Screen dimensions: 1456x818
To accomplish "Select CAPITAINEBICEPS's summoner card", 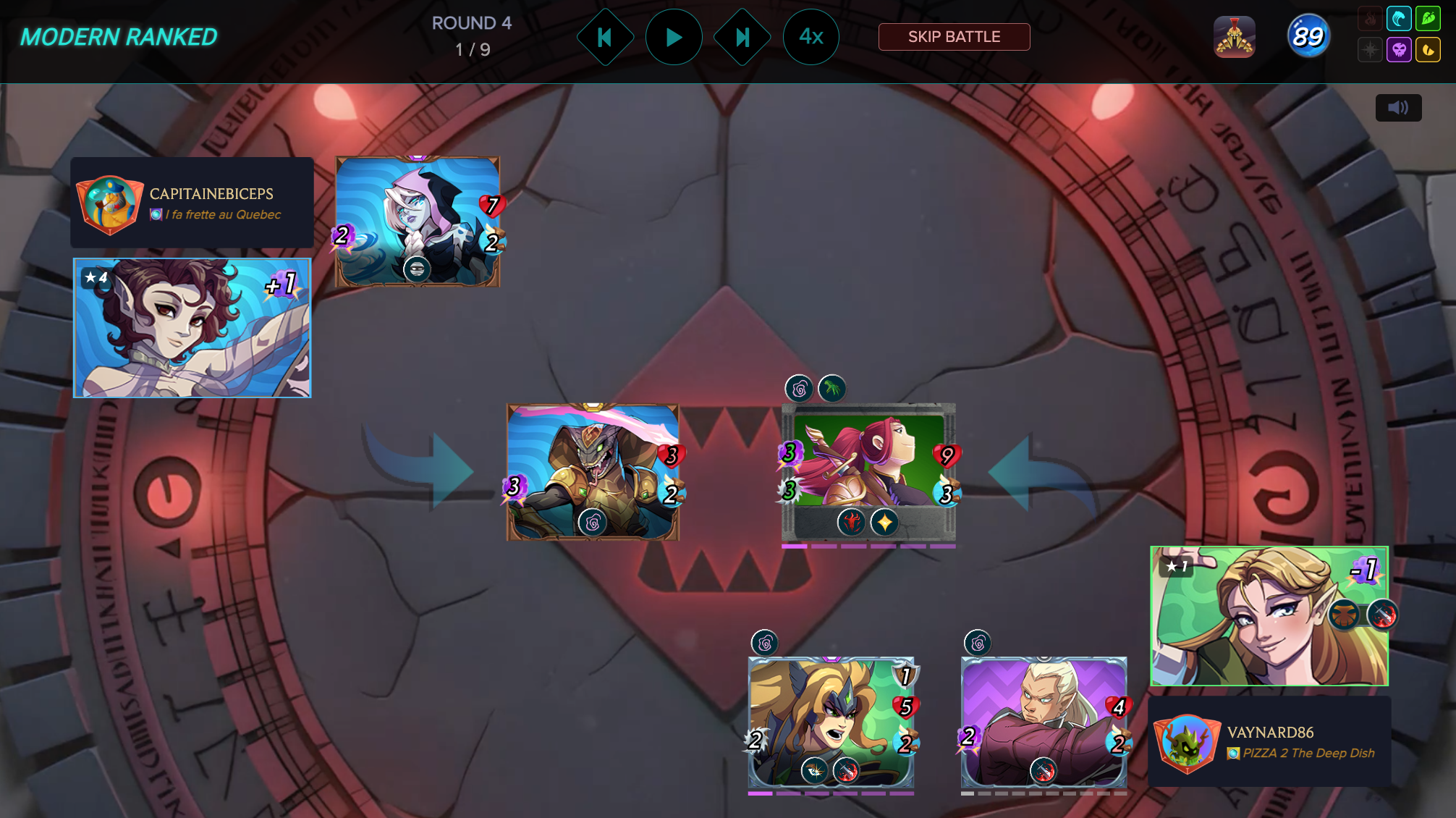I will (x=192, y=328).
